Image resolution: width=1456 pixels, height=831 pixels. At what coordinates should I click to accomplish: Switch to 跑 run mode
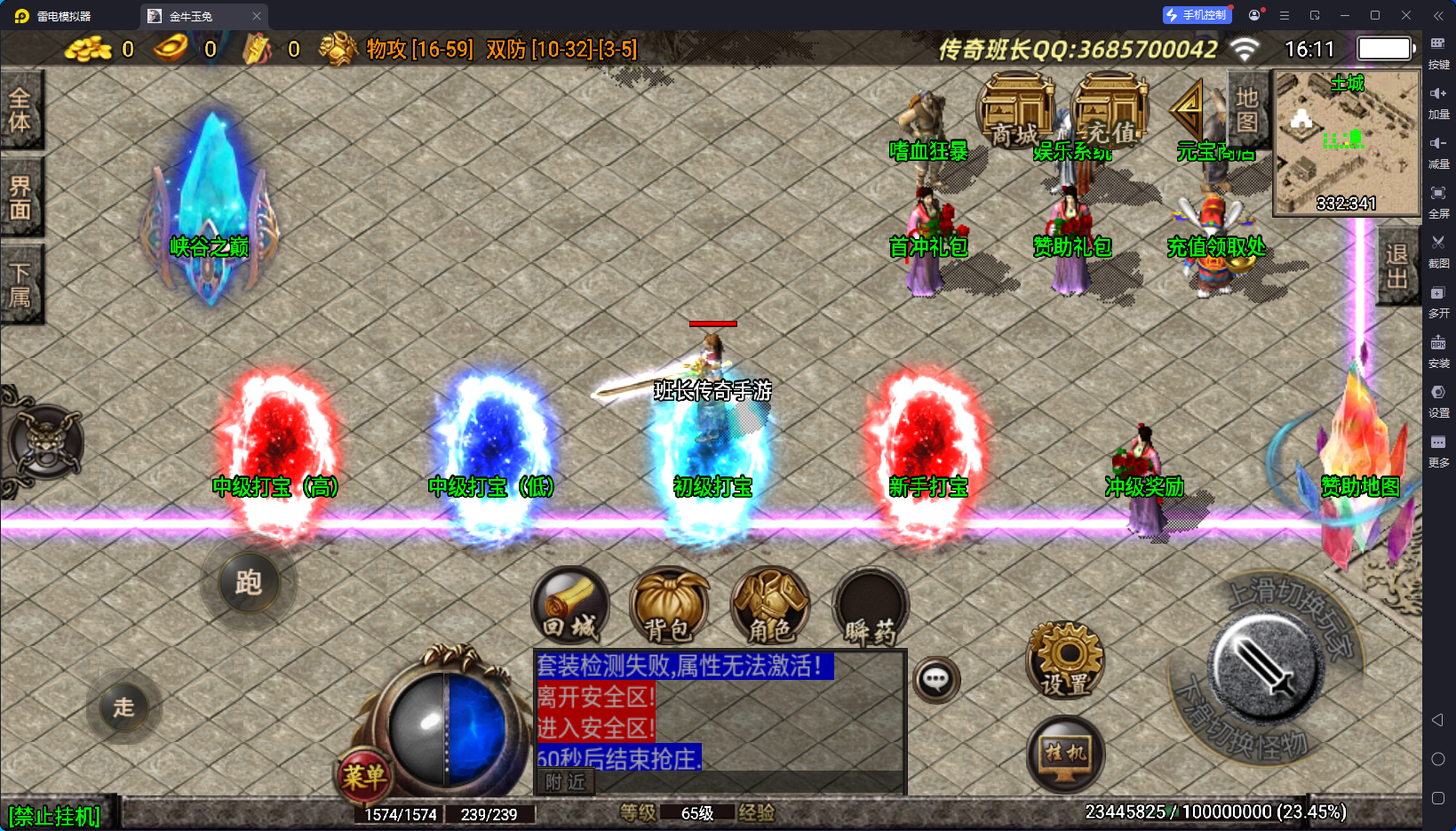coord(249,583)
